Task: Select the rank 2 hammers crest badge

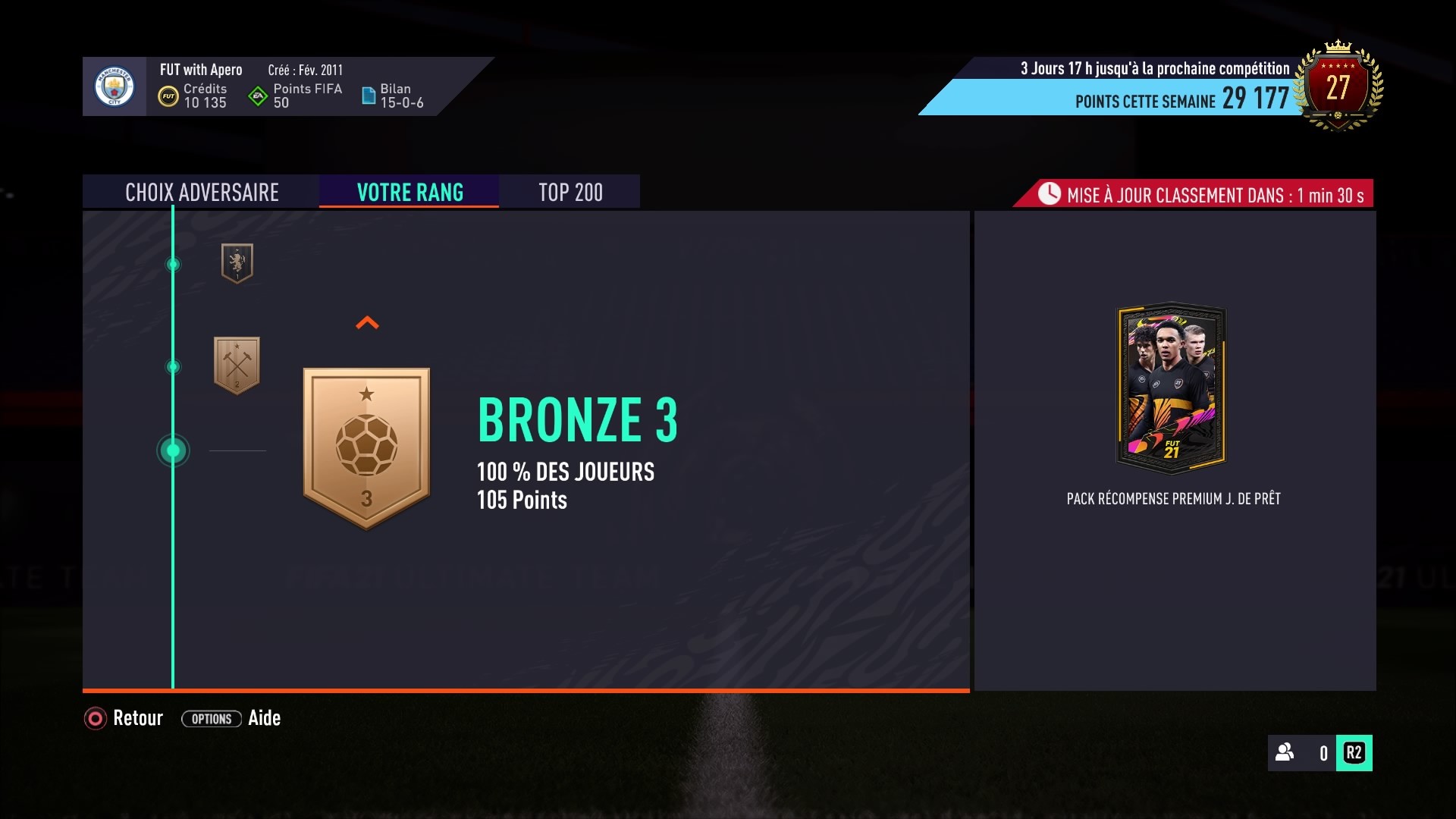Action: click(x=237, y=365)
